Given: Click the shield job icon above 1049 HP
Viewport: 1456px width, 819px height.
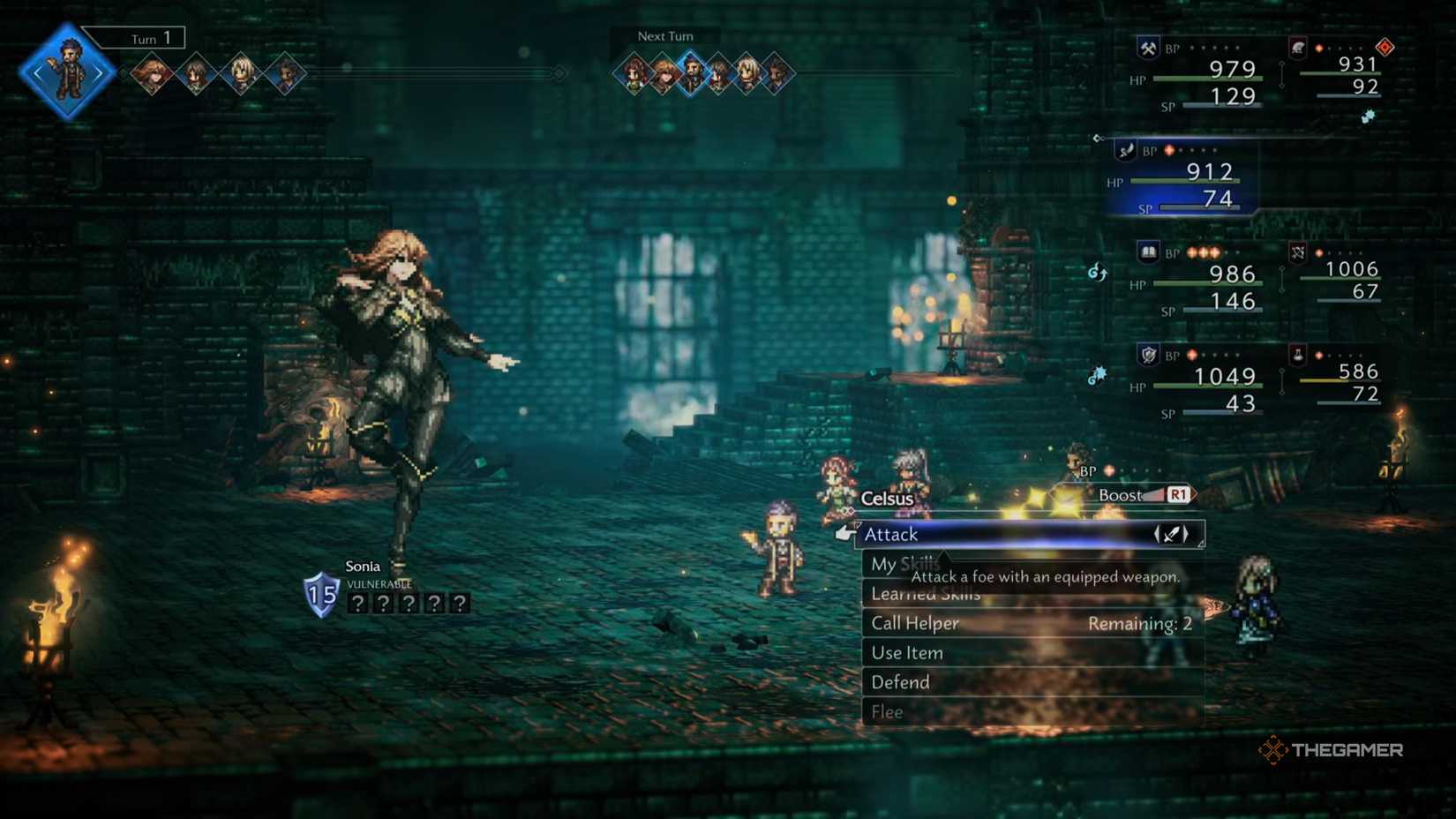Looking at the screenshot, I should 1148,355.
